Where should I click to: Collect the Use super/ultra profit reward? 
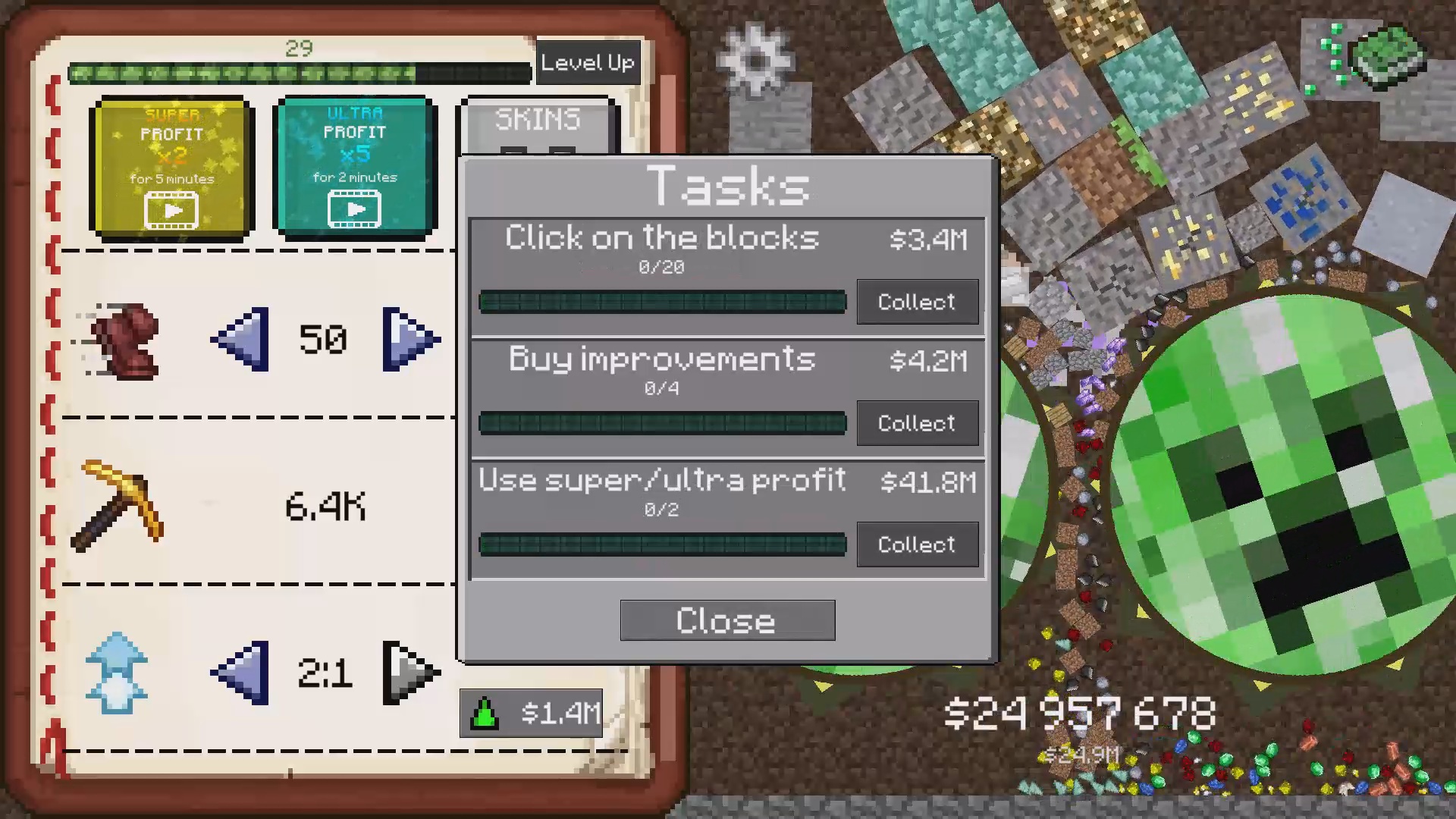[x=918, y=544]
